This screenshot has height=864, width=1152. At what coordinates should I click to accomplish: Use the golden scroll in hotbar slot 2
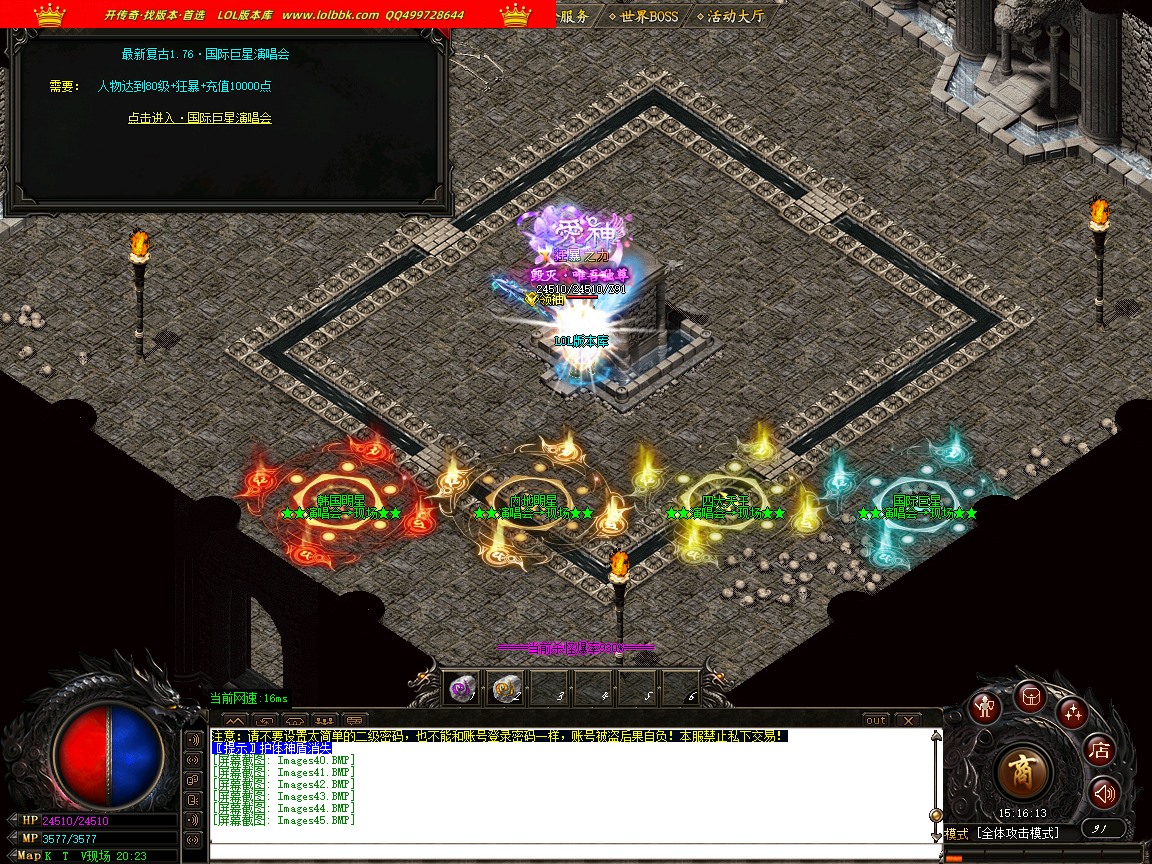[x=505, y=688]
